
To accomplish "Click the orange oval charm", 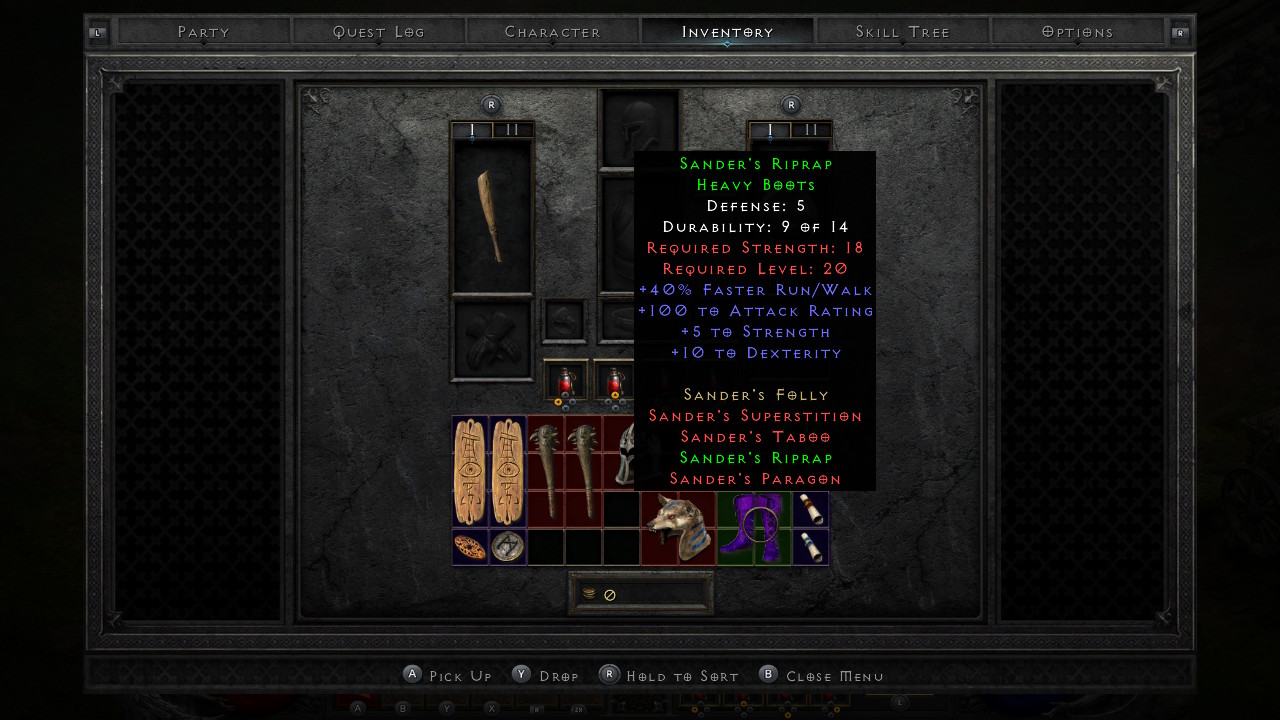I will pyautogui.click(x=470, y=546).
